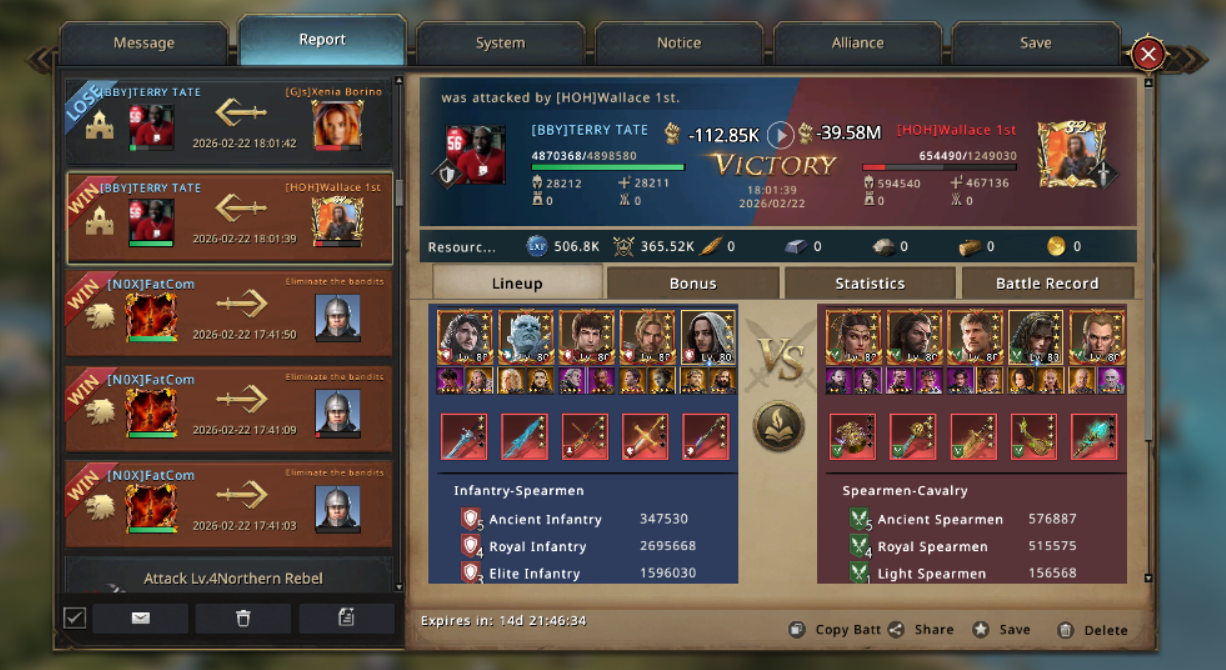
Task: Go to the Alliance tab
Action: coord(857,43)
